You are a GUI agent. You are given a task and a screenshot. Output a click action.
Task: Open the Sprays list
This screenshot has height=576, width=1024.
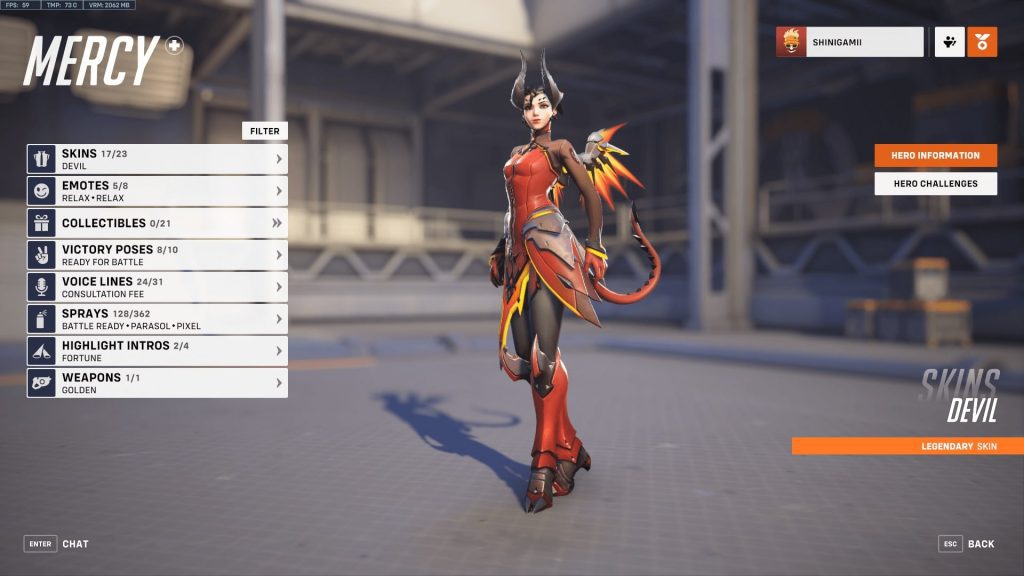pos(157,319)
